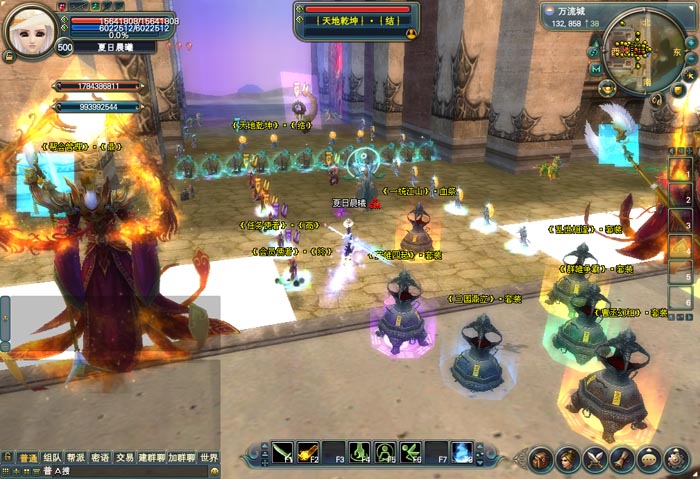
Task: Open the 组队 team chat tab
Action: click(x=52, y=457)
